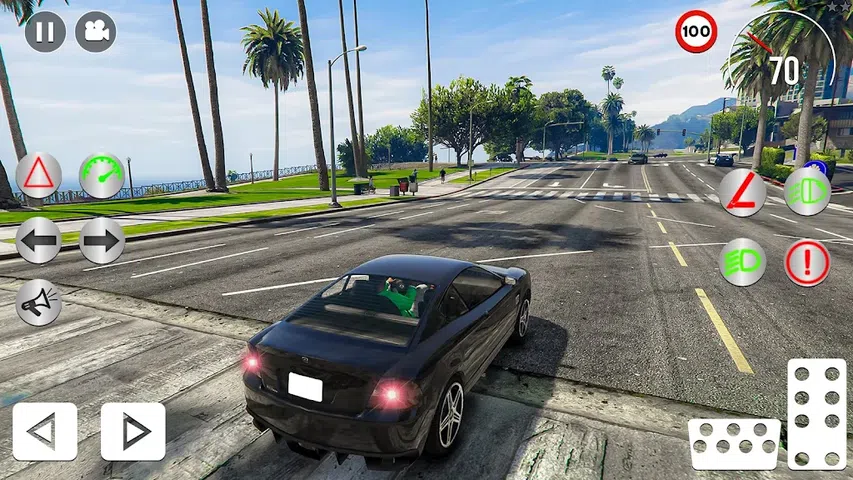Step on the tall accelerator pedal
This screenshot has height=480, width=853.
click(x=817, y=413)
